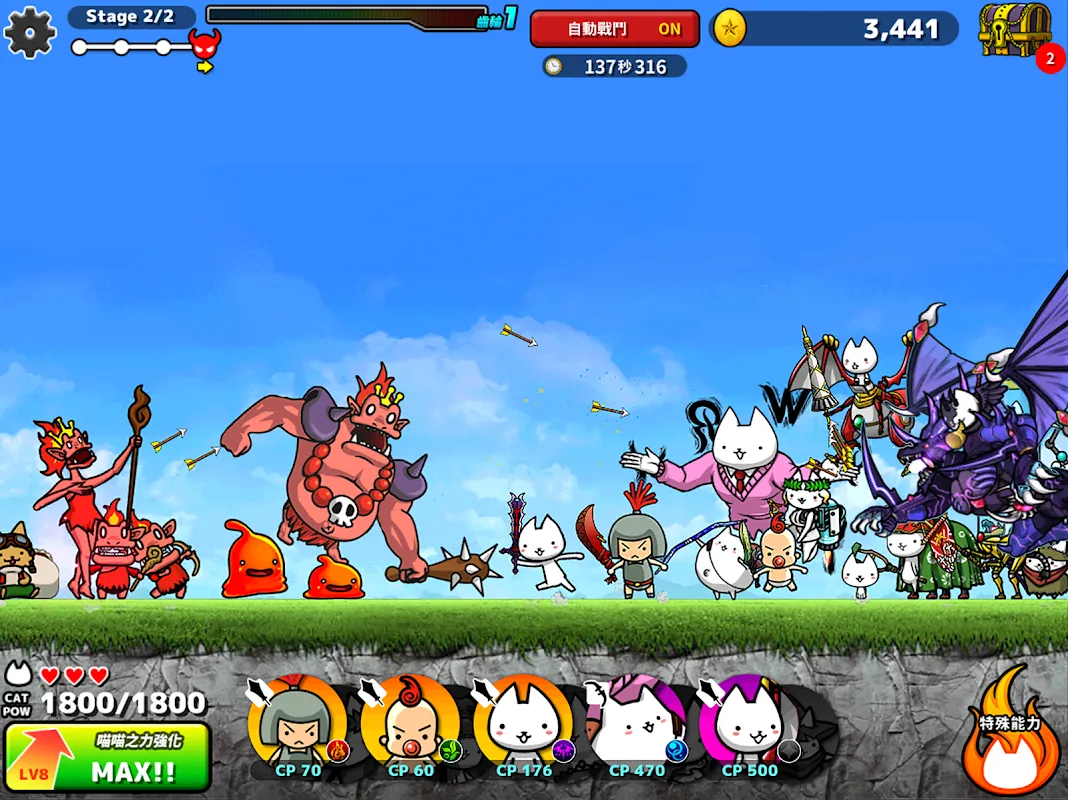Screen dimensions: 1068x800
Task: Summon the CP 60 baby unit
Action: (410, 727)
